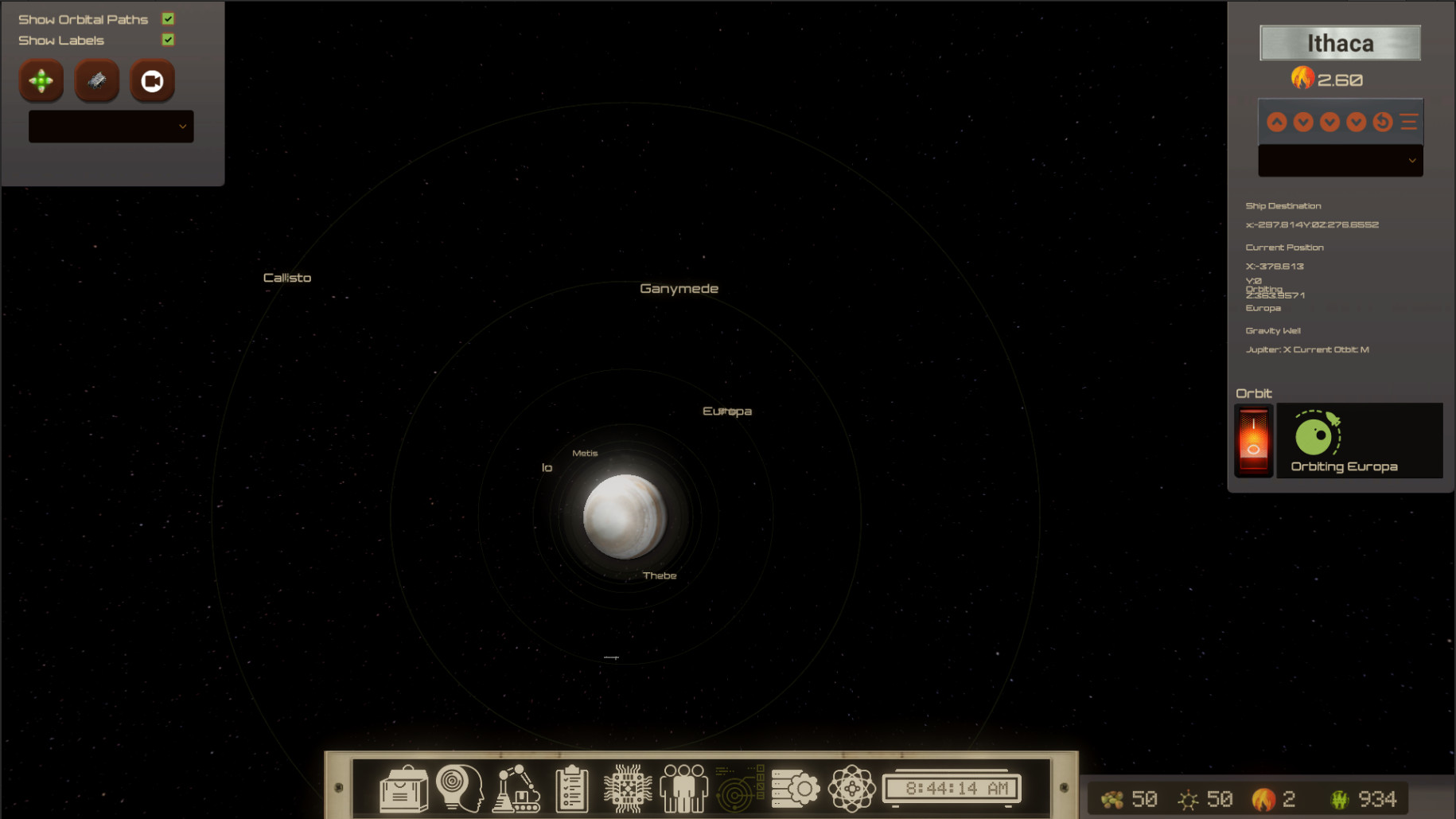Click the Orbiting Europa button
1456x819 pixels.
(x=1360, y=441)
